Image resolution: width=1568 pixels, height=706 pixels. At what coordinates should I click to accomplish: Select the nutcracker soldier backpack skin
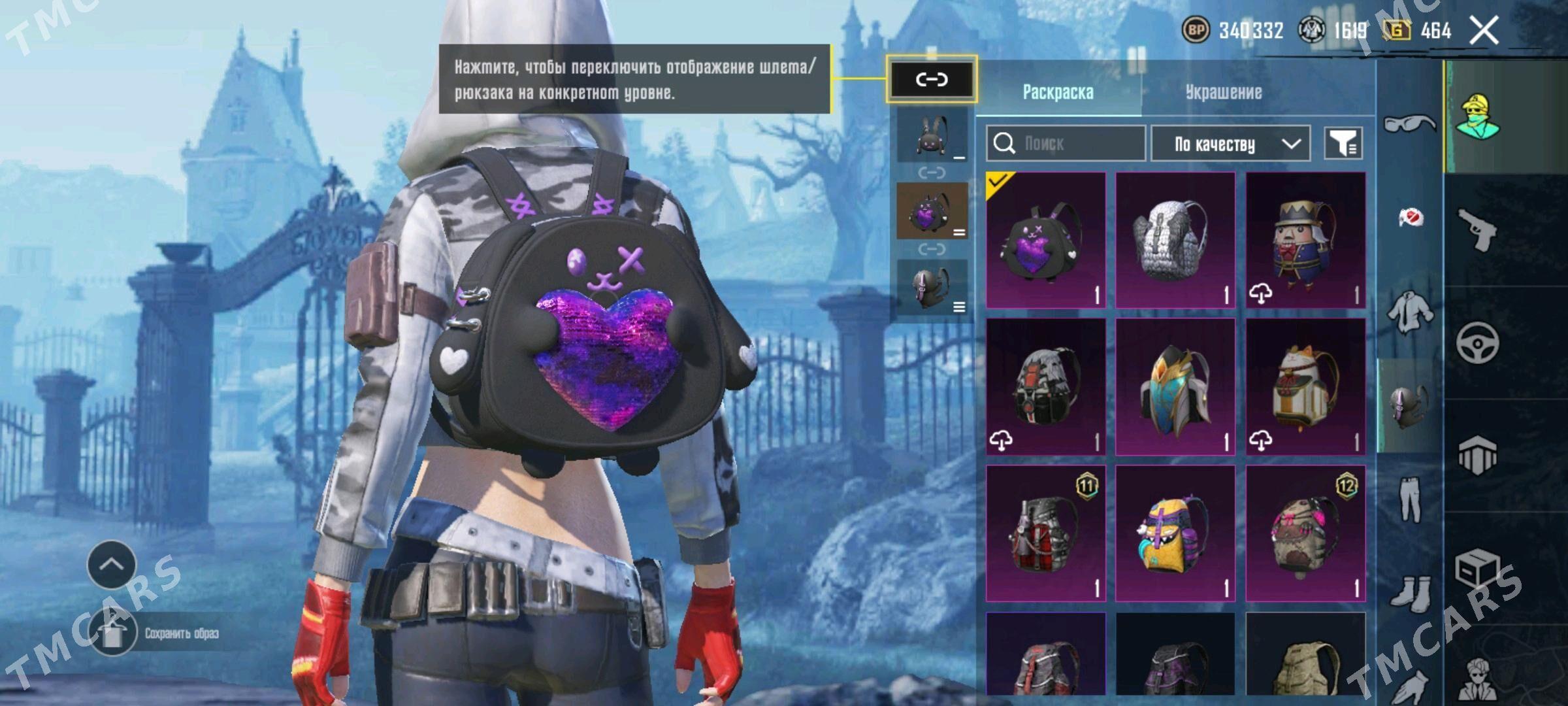click(1305, 240)
